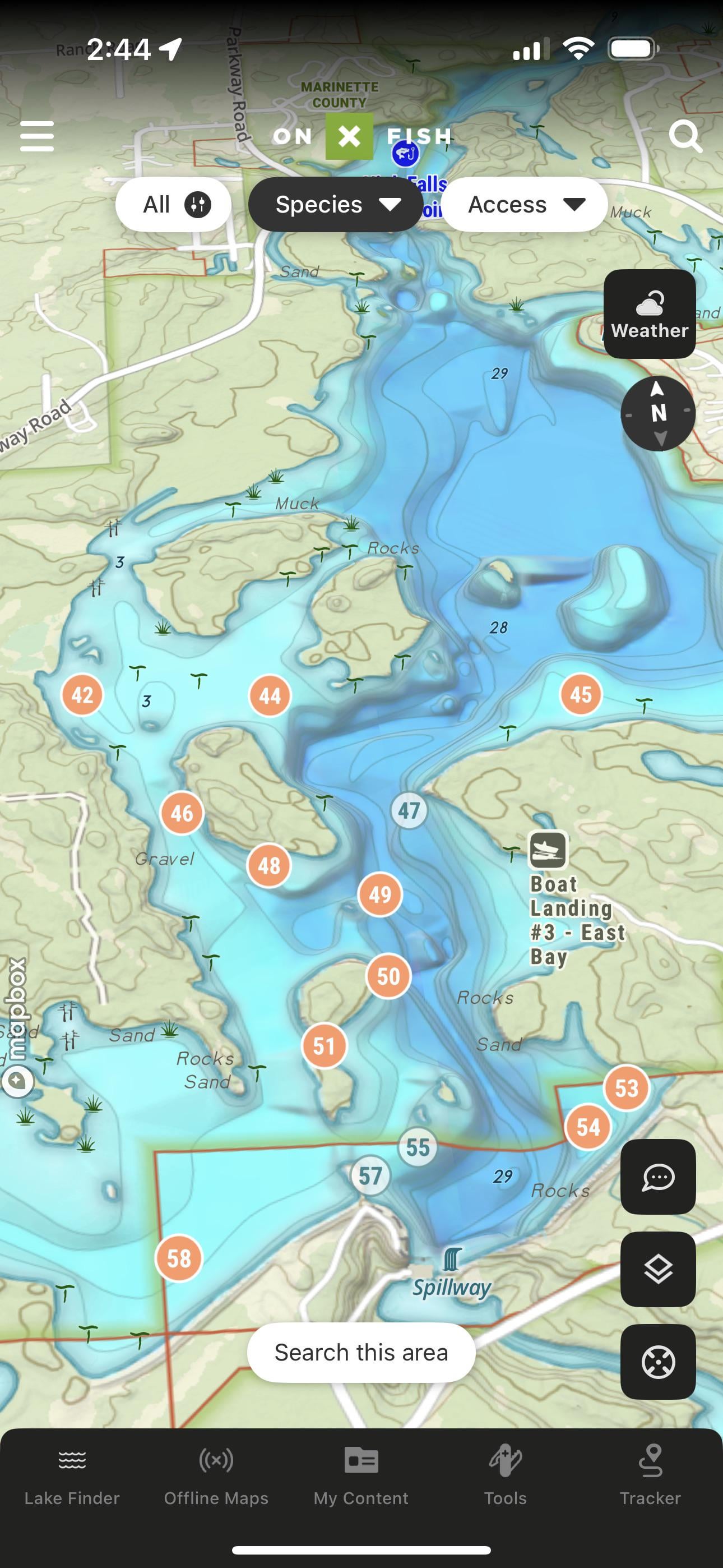723x1568 pixels.
Task: Select map marker number 42
Action: (x=82, y=694)
